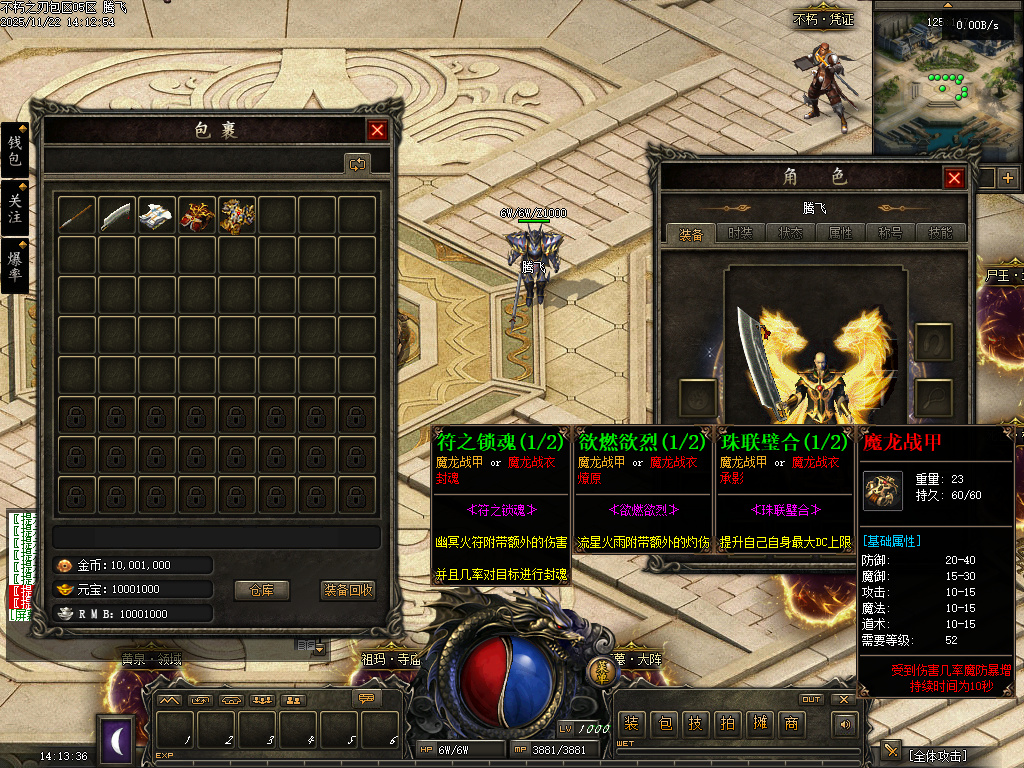
Task: Click the 拍 auction button on the bottom bar
Action: point(727,723)
